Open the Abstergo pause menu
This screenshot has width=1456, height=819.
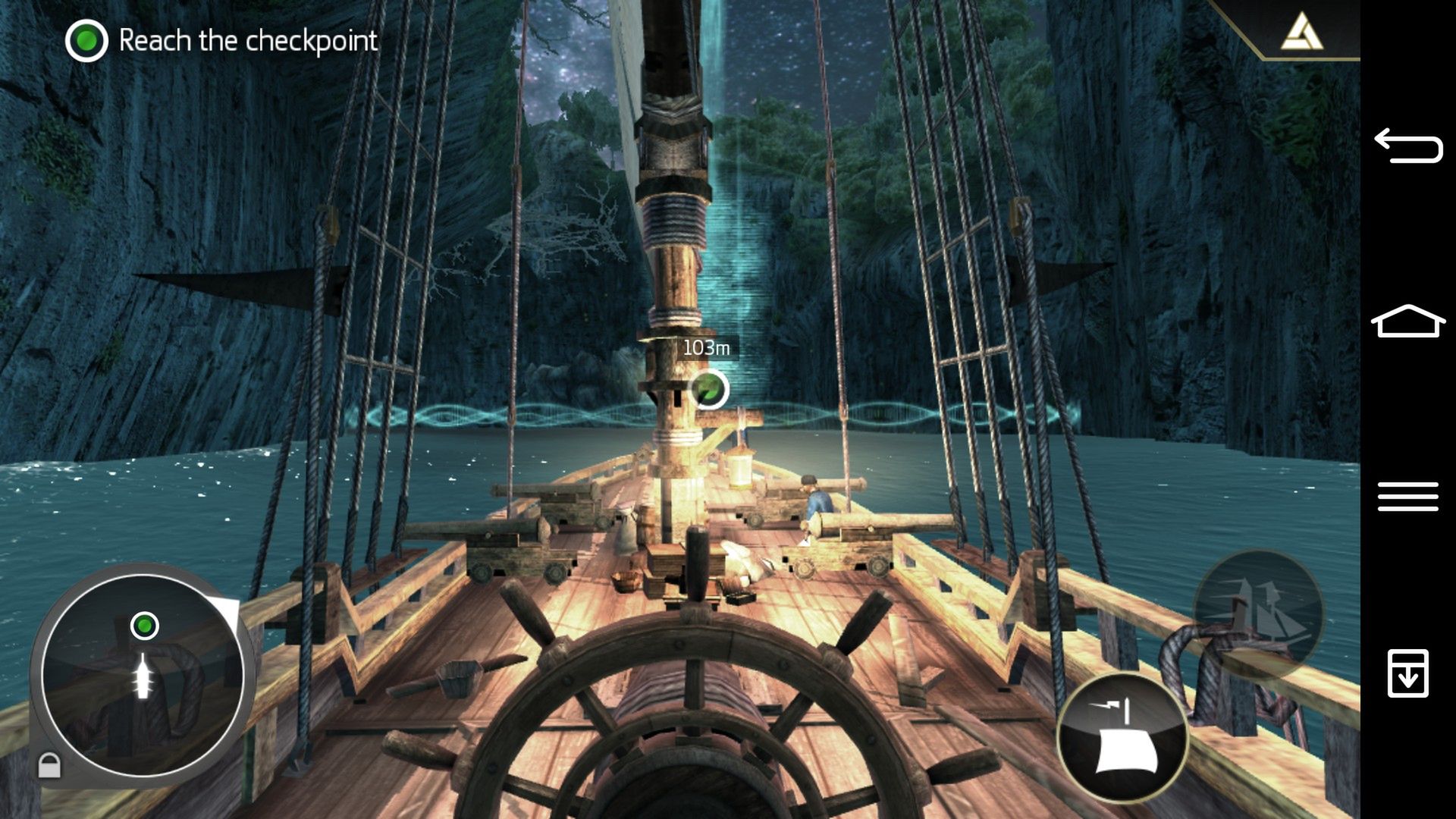click(x=1301, y=32)
